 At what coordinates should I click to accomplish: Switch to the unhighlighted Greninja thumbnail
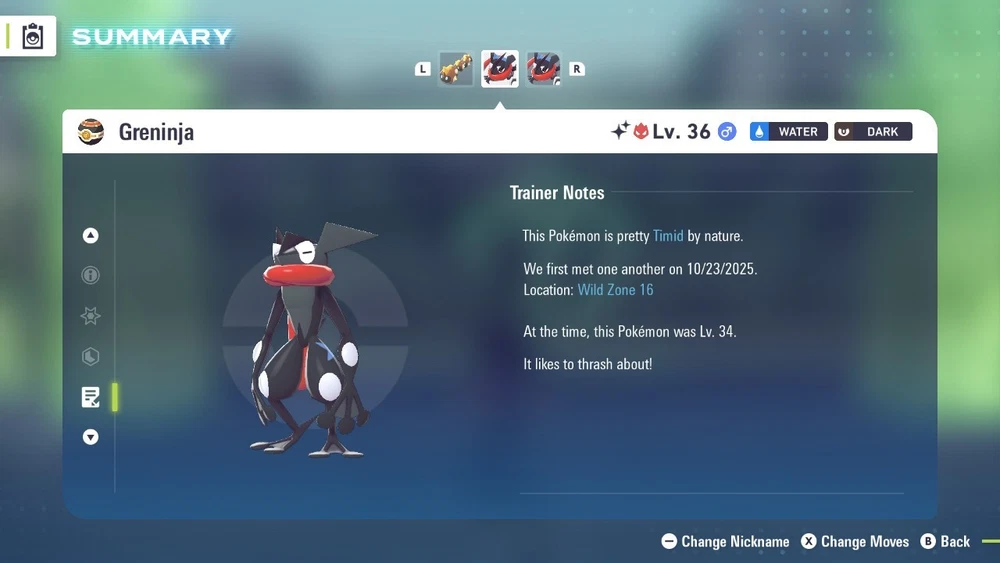click(543, 69)
